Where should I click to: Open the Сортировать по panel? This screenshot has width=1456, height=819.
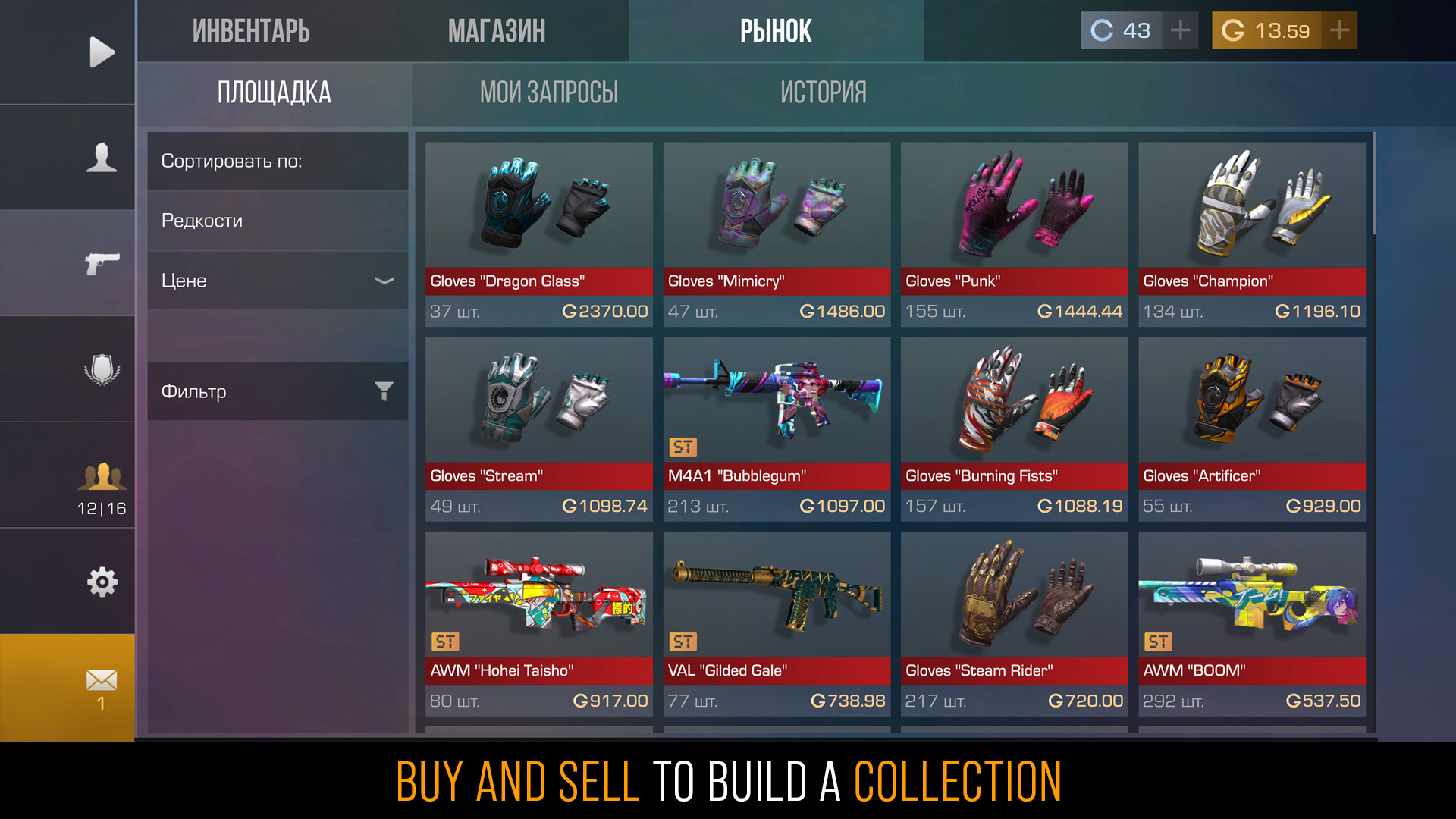(277, 161)
